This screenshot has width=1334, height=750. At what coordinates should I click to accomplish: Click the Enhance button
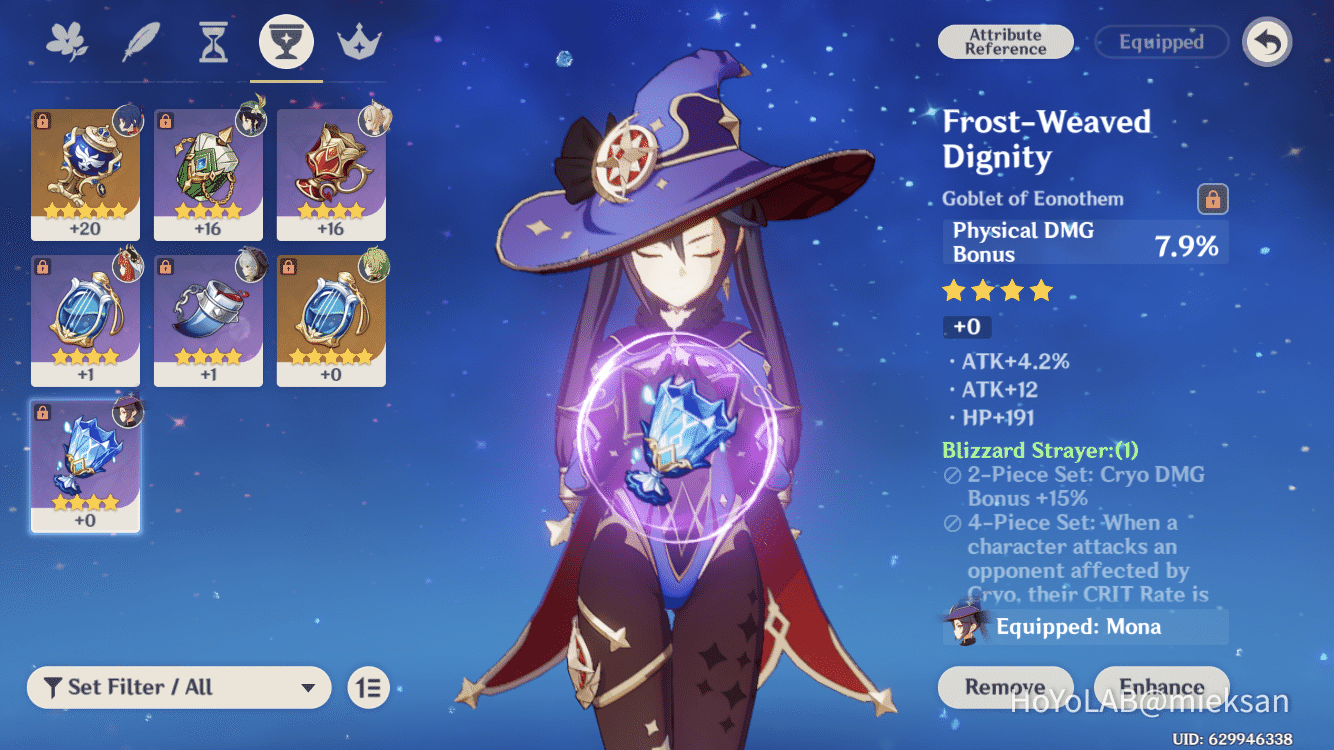pyautogui.click(x=1161, y=687)
